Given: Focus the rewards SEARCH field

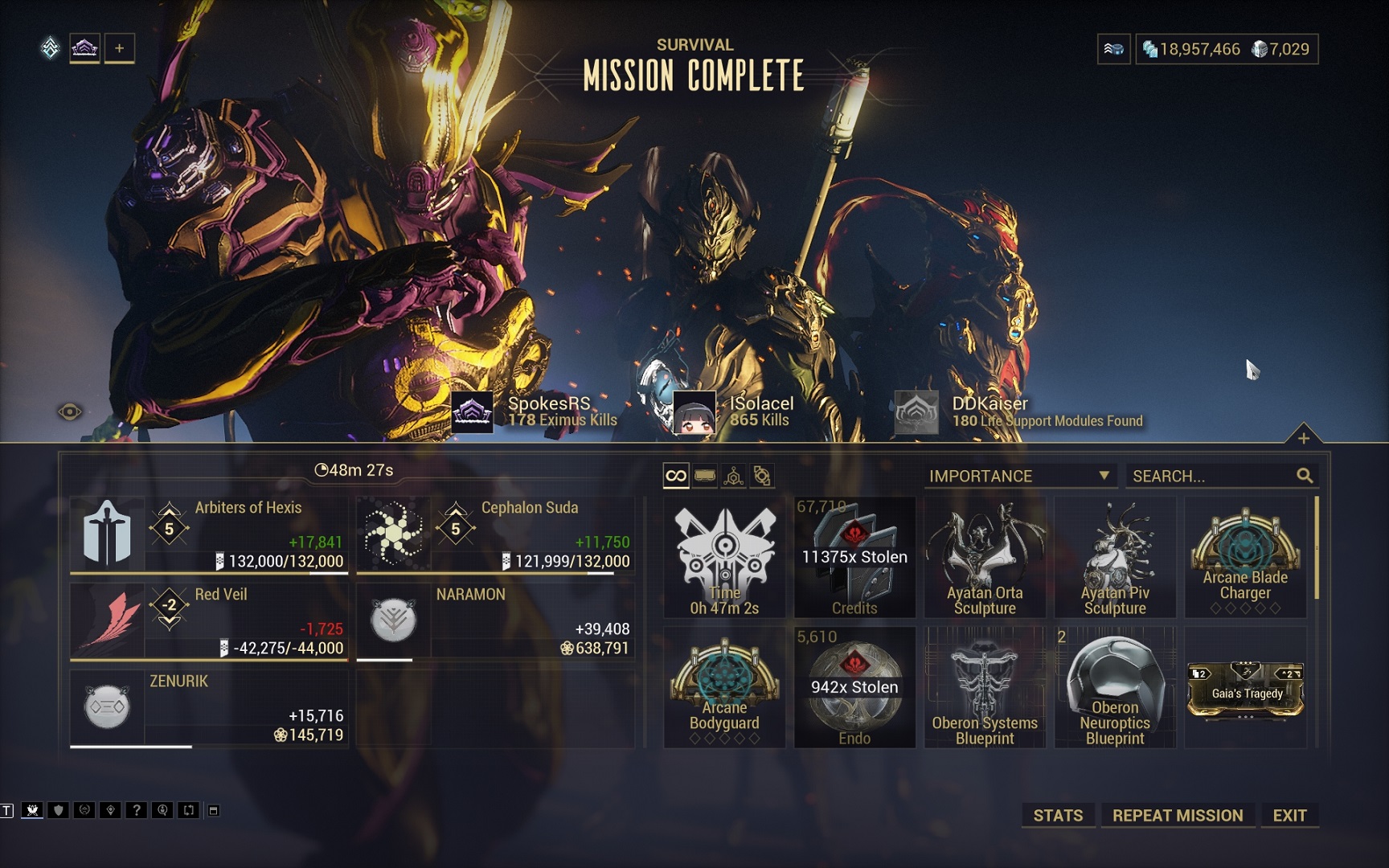Looking at the screenshot, I should click(1214, 476).
